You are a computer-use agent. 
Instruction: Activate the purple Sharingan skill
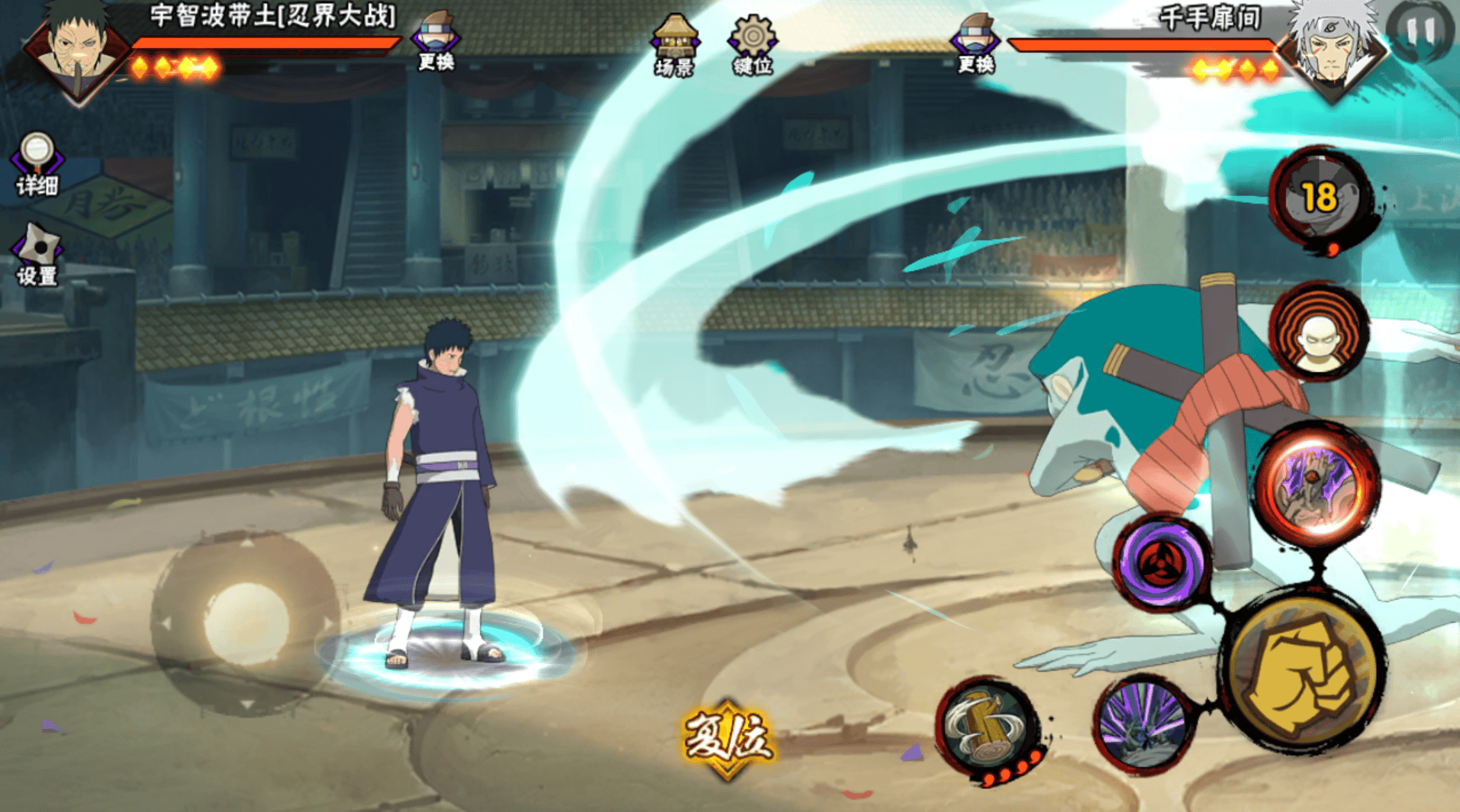pyautogui.click(x=1160, y=563)
